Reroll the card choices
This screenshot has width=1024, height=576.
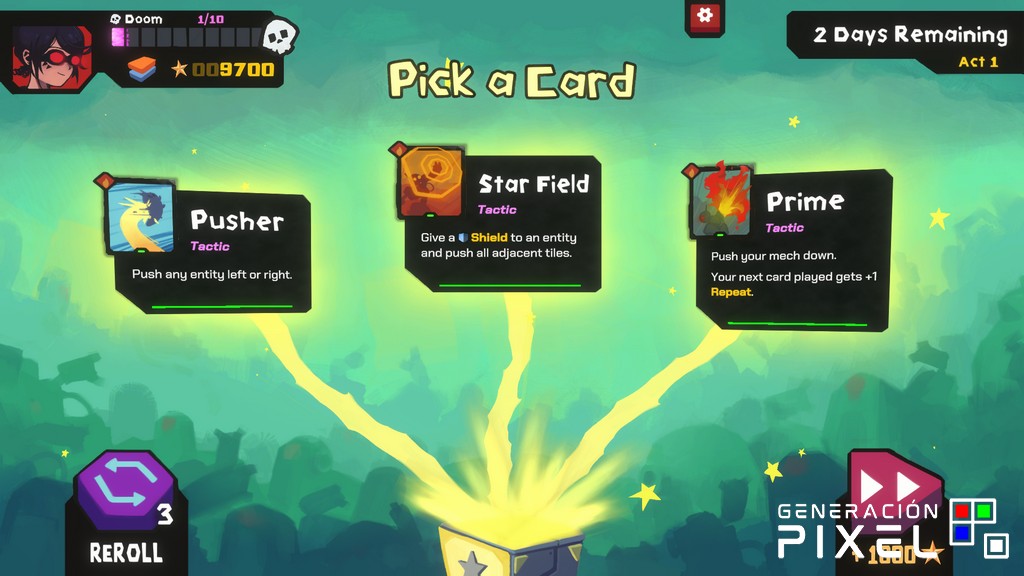click(125, 504)
